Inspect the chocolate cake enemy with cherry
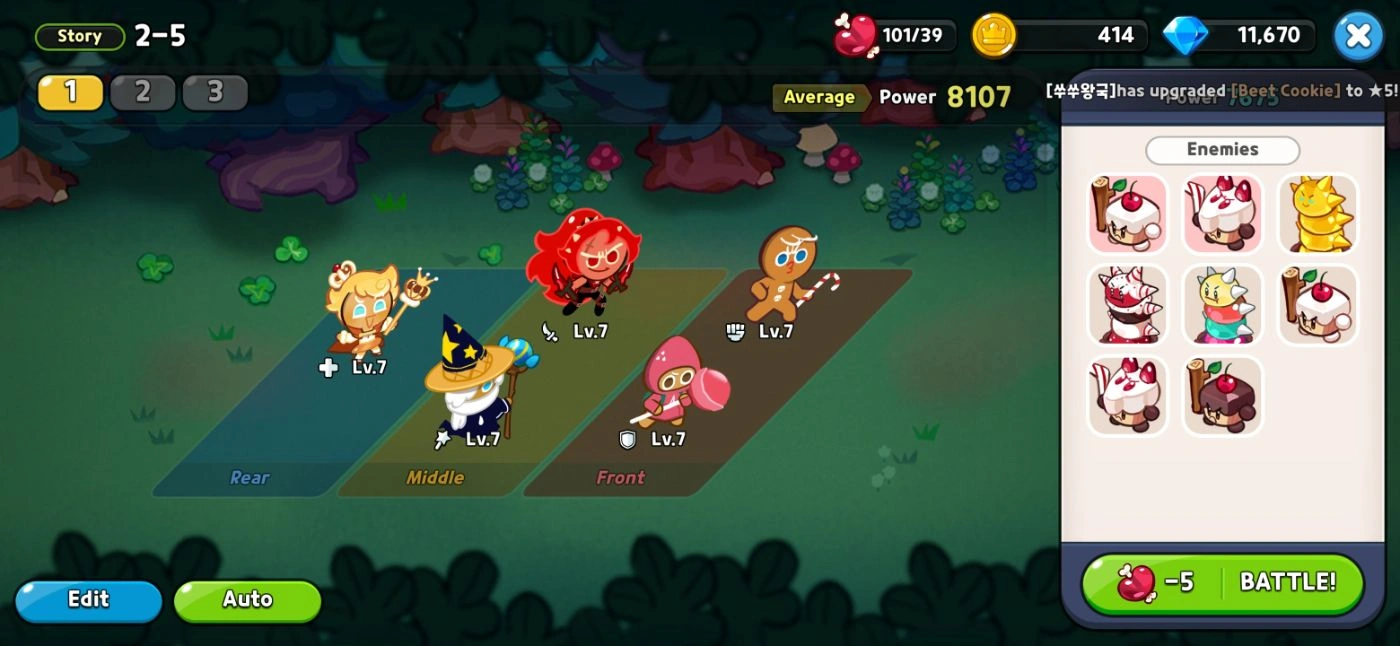This screenshot has height=646, width=1400. (1222, 396)
